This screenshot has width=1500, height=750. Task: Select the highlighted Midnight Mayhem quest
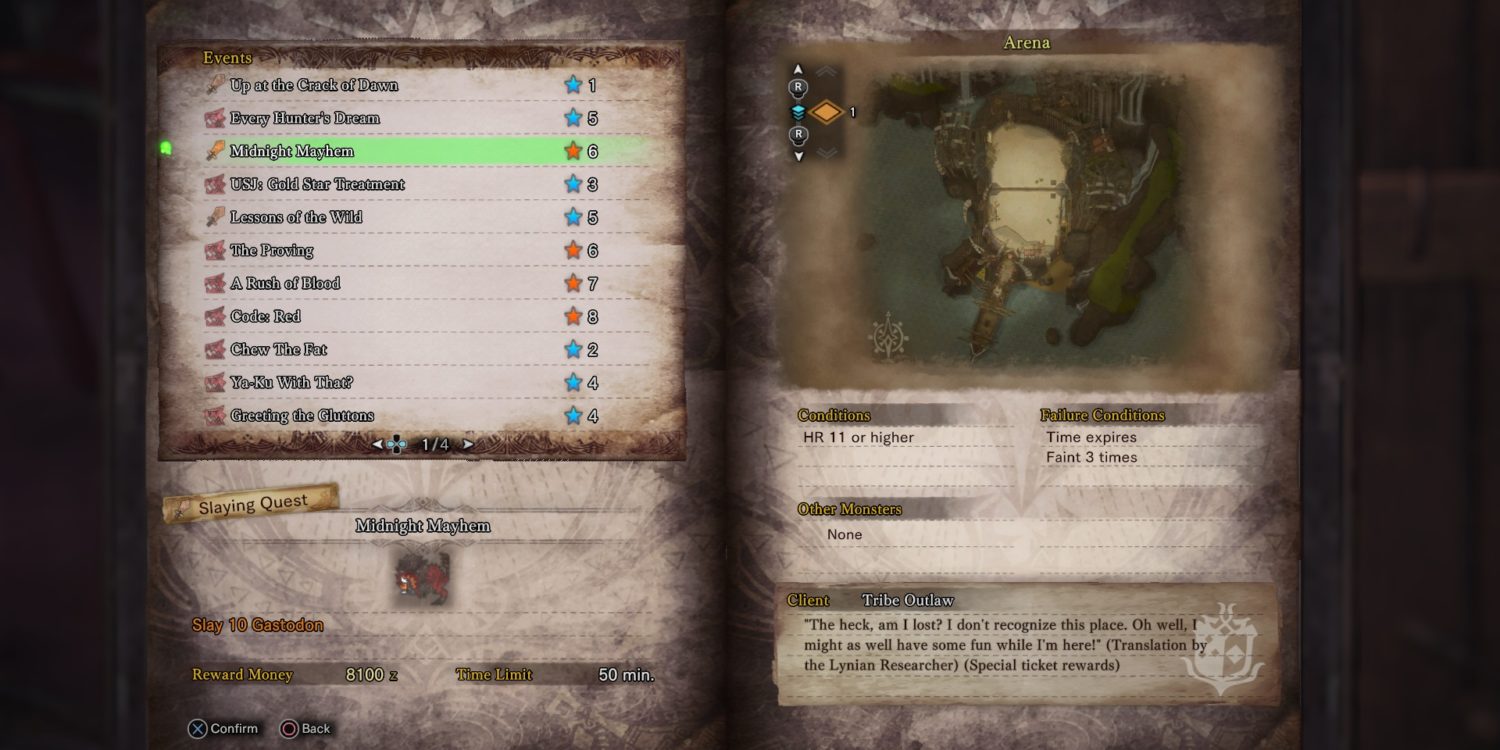coord(292,152)
